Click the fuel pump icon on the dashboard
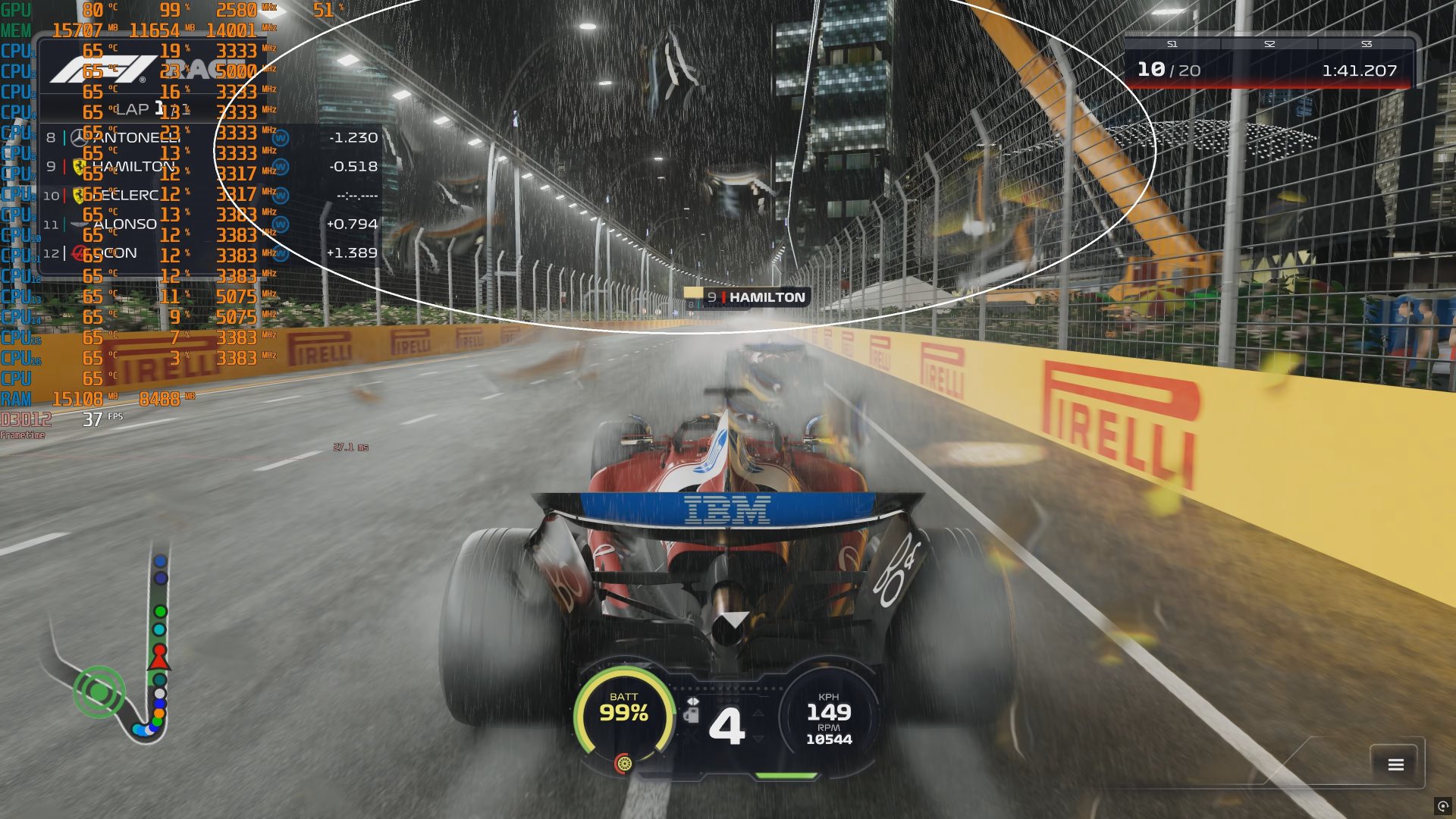This screenshot has width=1456, height=819. [694, 714]
